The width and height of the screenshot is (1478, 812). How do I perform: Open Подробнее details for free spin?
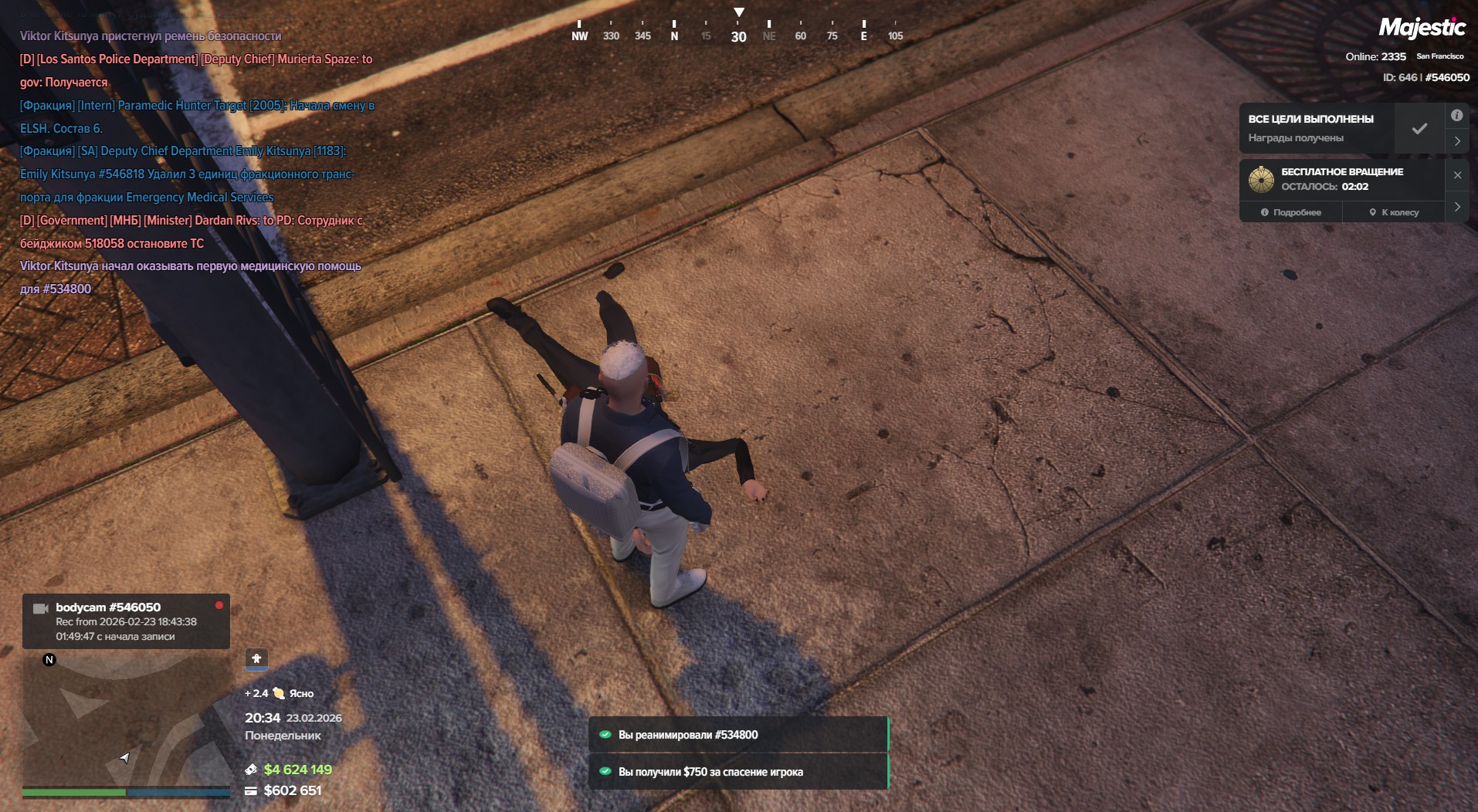(1291, 212)
